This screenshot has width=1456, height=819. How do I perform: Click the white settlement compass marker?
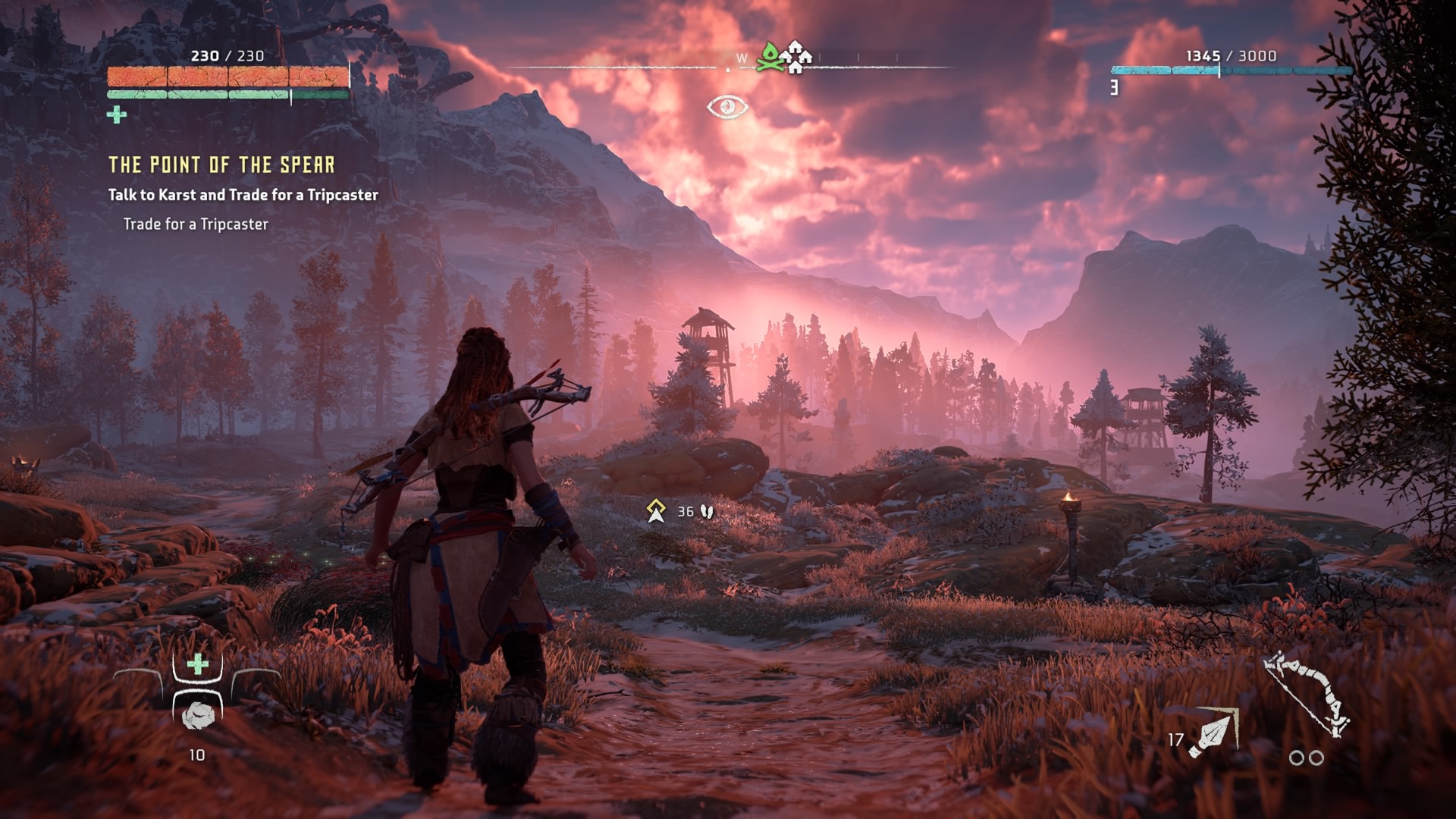pos(796,57)
